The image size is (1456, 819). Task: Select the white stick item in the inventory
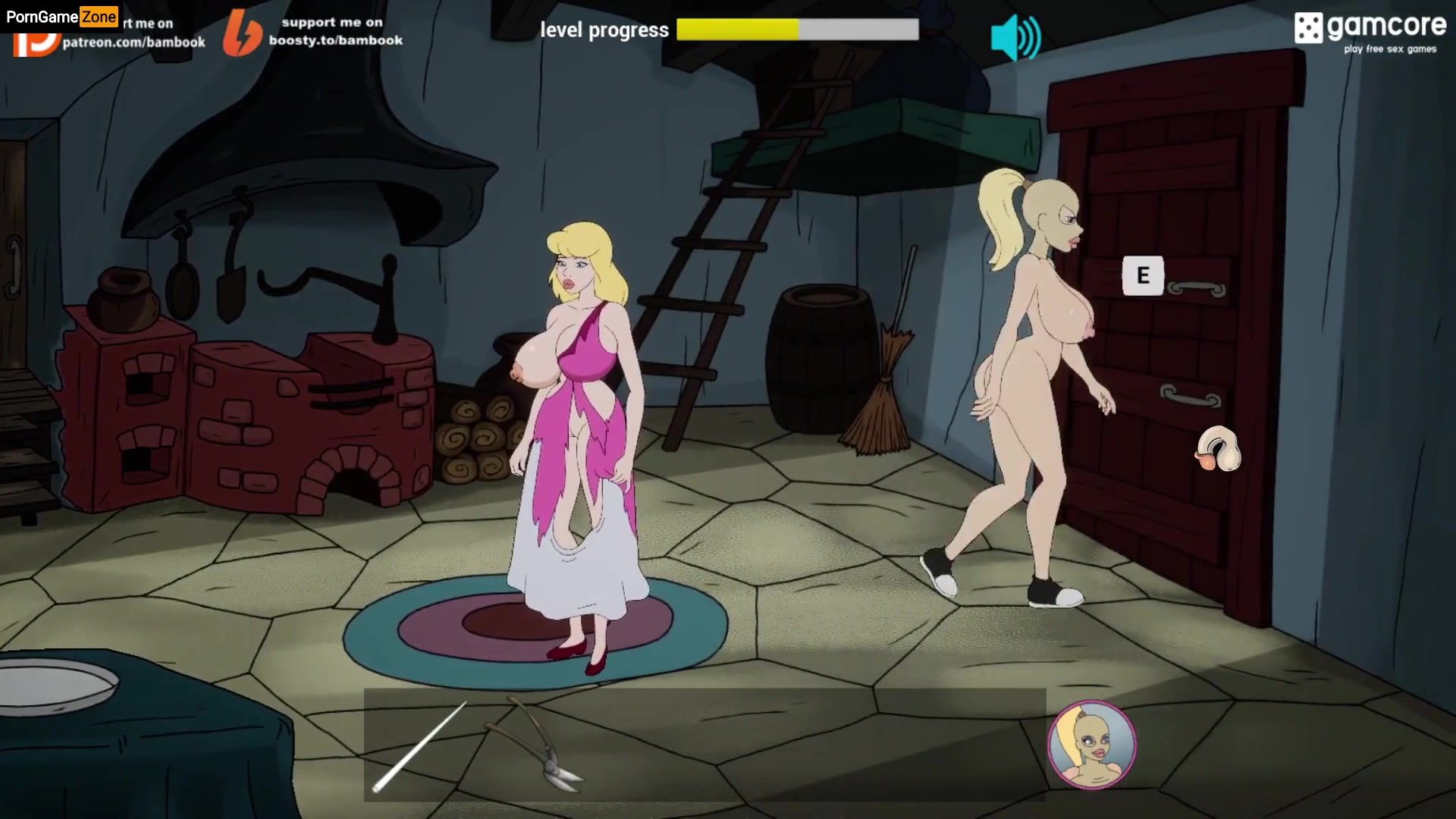tap(419, 747)
